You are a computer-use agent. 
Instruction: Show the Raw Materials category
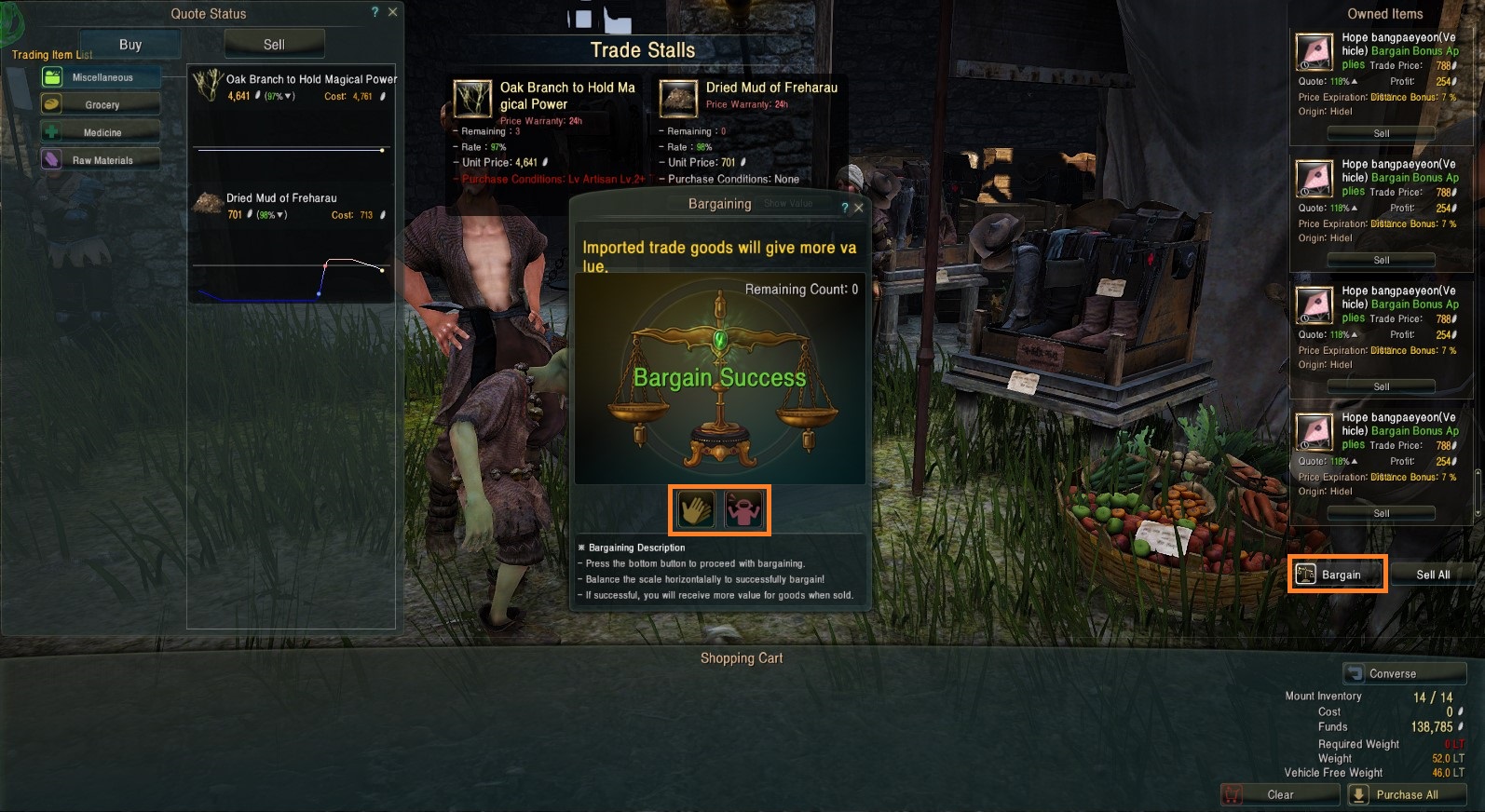point(102,160)
